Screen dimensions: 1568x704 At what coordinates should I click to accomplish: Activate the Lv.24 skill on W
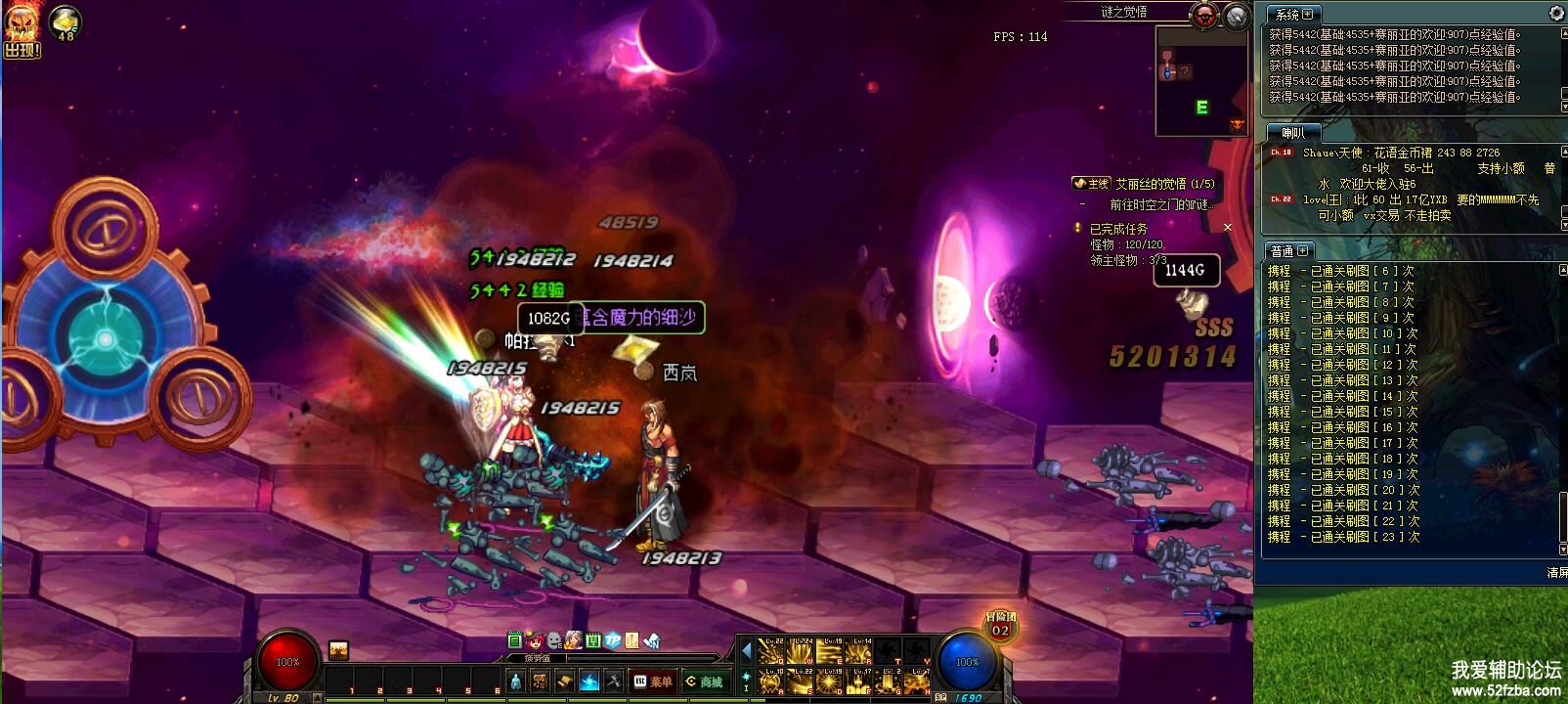click(x=801, y=650)
